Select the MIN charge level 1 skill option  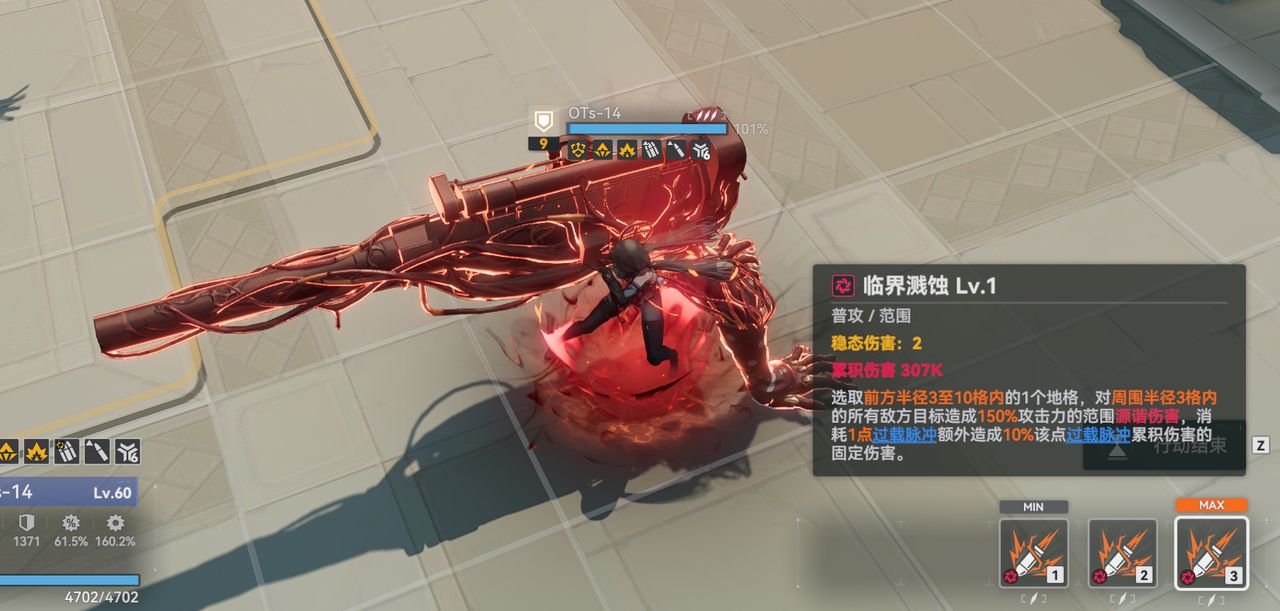1033,553
